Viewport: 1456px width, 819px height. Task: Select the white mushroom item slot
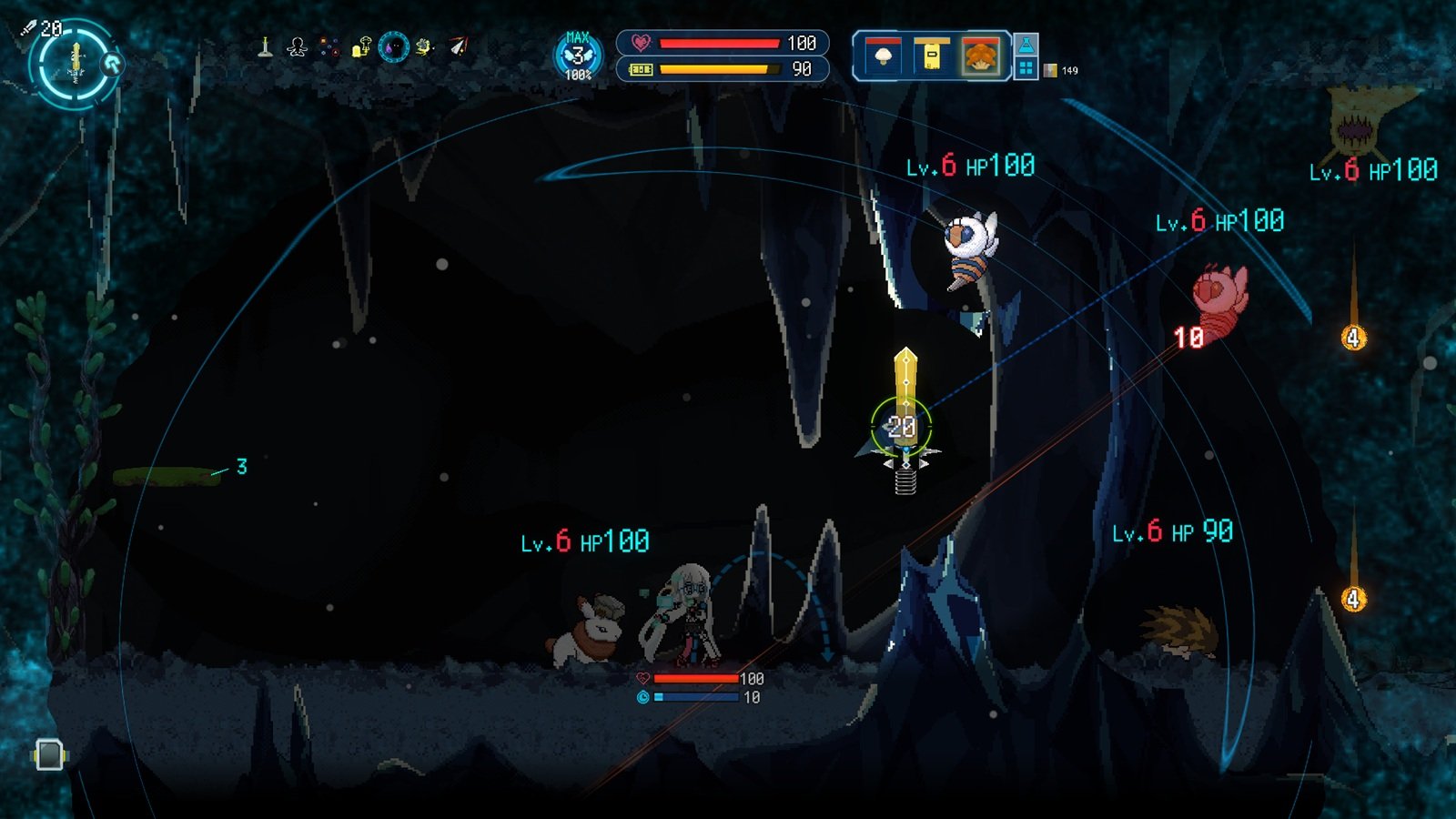[x=882, y=56]
